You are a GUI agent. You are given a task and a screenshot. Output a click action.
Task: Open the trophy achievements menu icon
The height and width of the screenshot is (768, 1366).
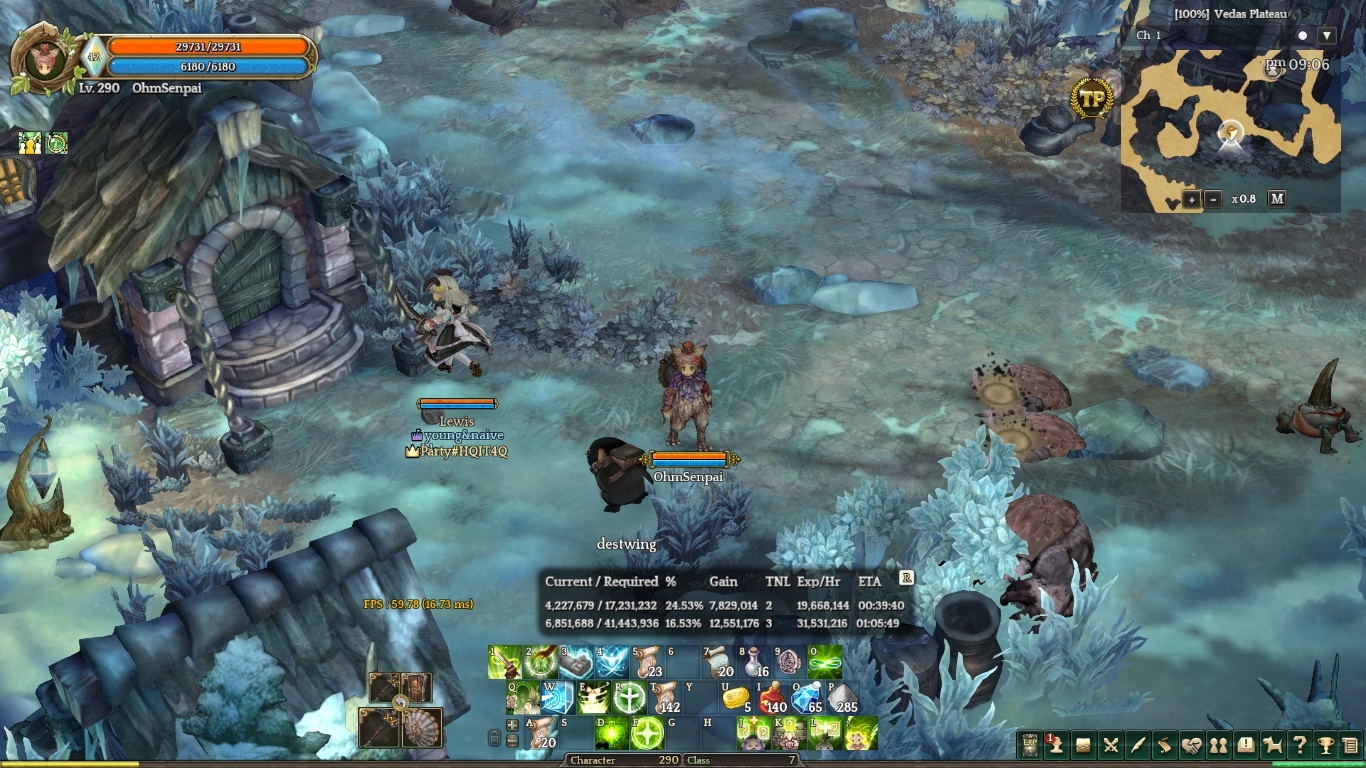pyautogui.click(x=1326, y=745)
